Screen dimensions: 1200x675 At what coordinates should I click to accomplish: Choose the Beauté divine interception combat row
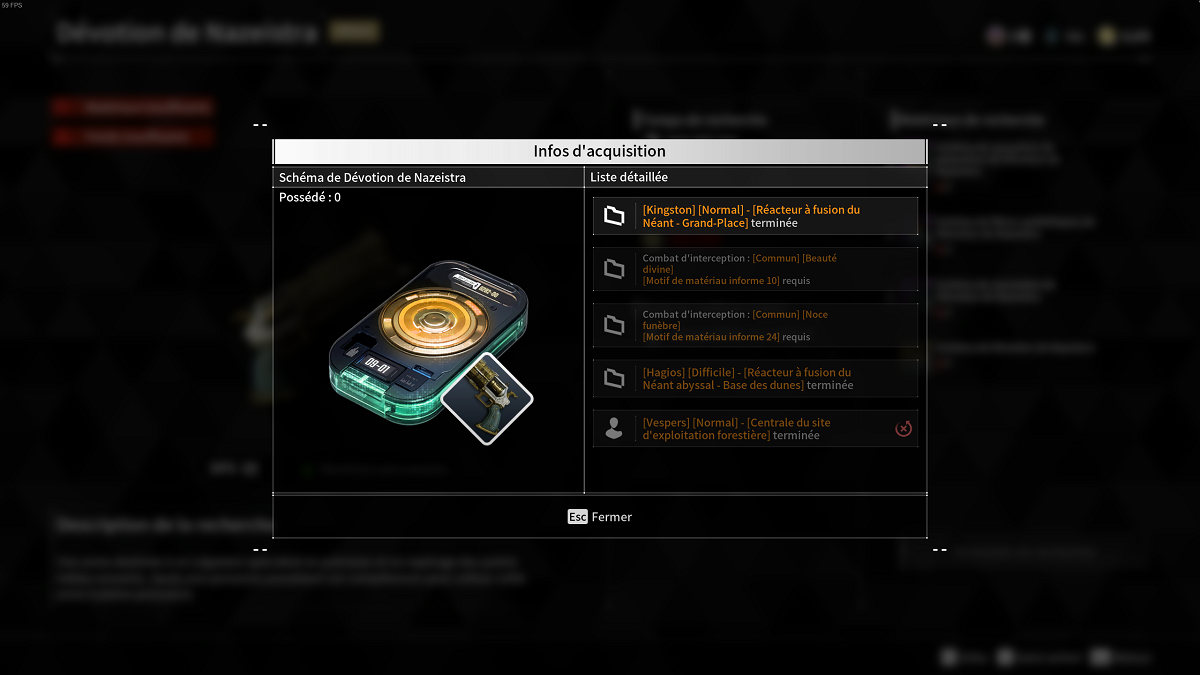[x=755, y=270]
